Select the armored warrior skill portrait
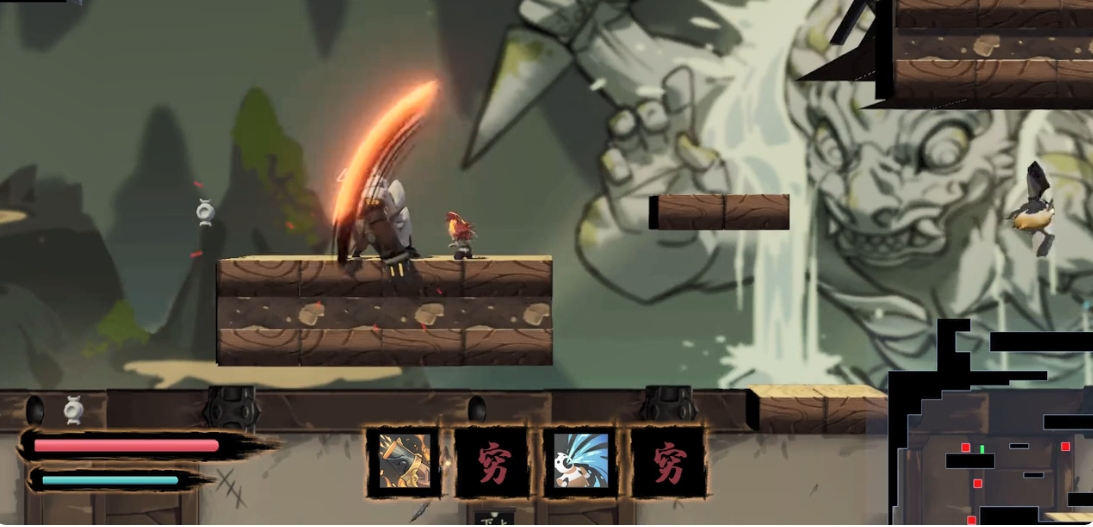 403,462
